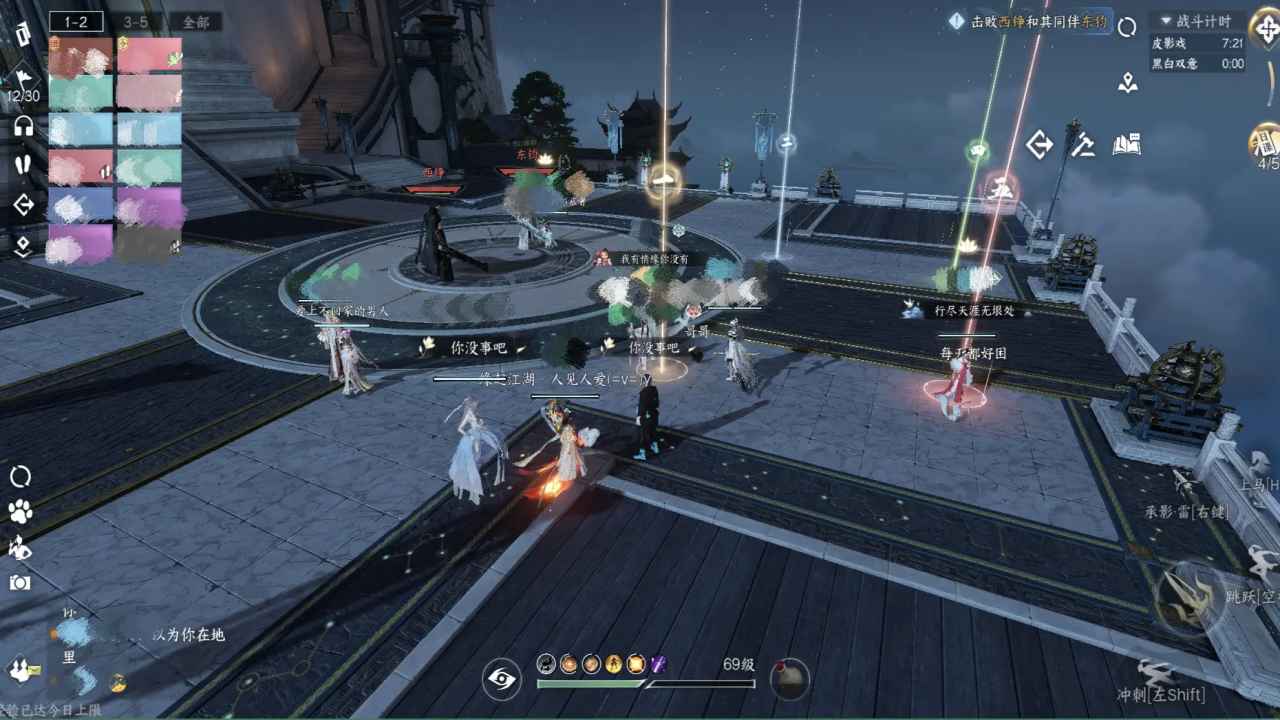Show the 全部 team tab

click(195, 21)
